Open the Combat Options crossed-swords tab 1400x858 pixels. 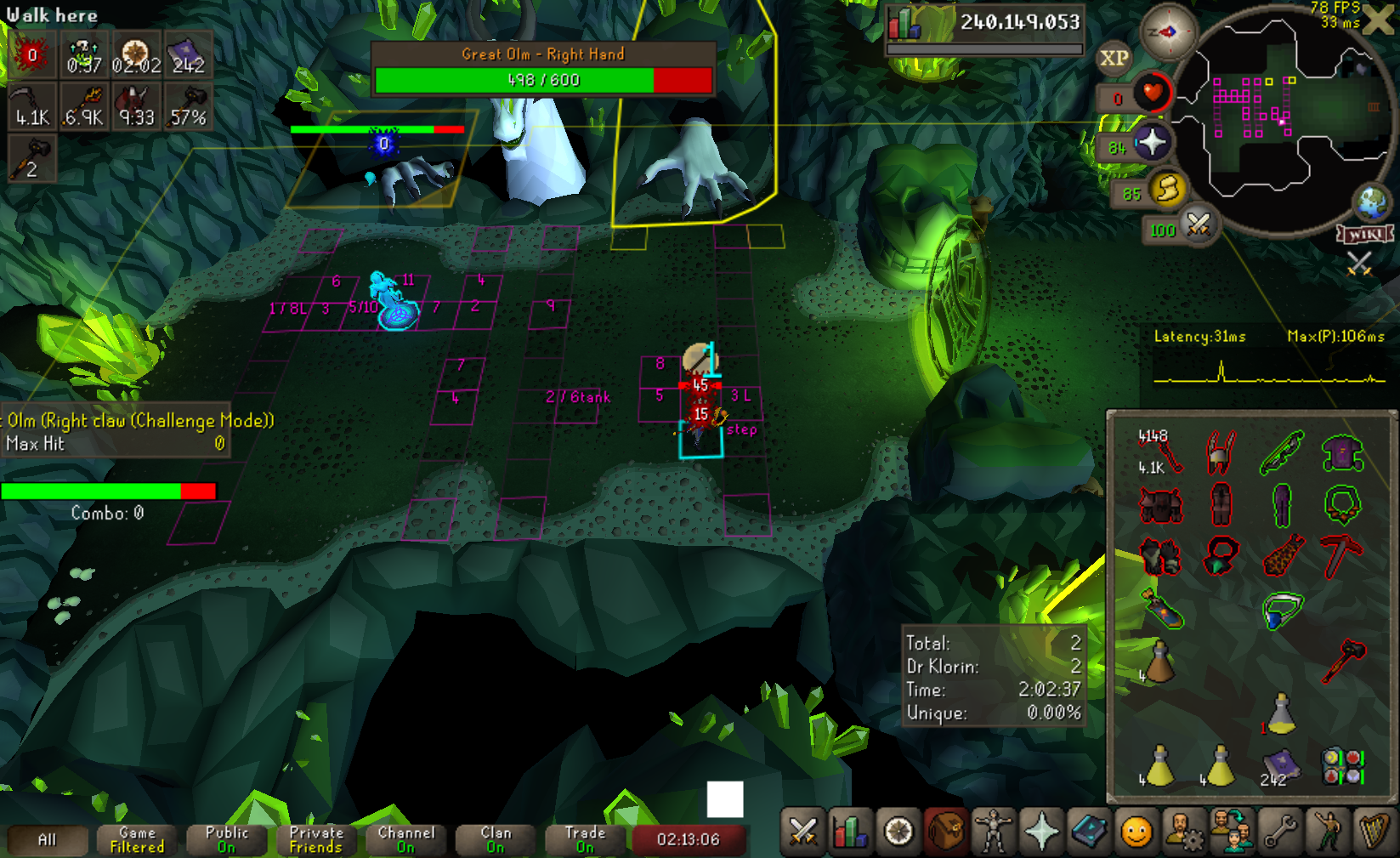click(x=802, y=832)
